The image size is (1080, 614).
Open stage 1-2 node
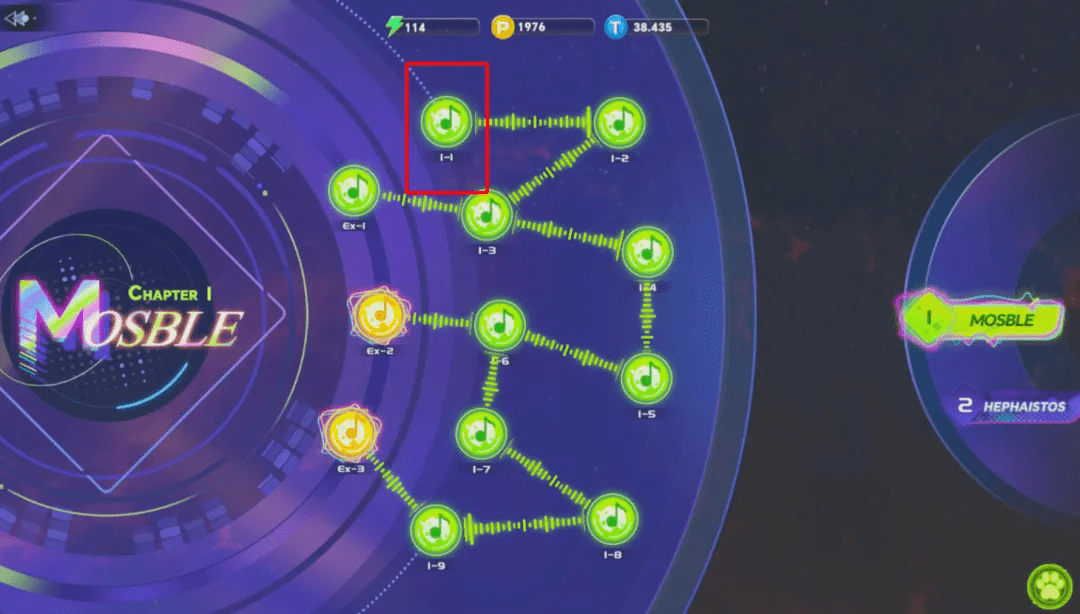coord(619,124)
